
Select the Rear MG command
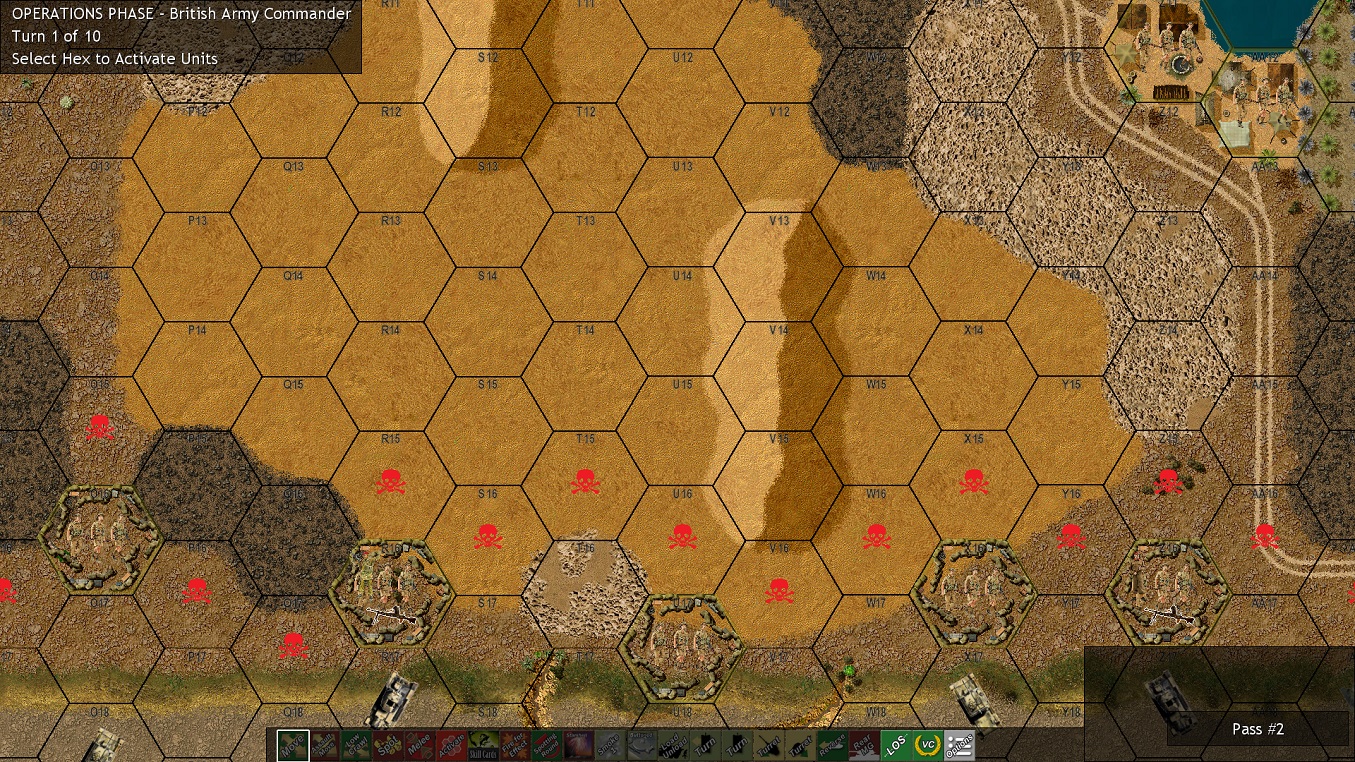coord(863,744)
